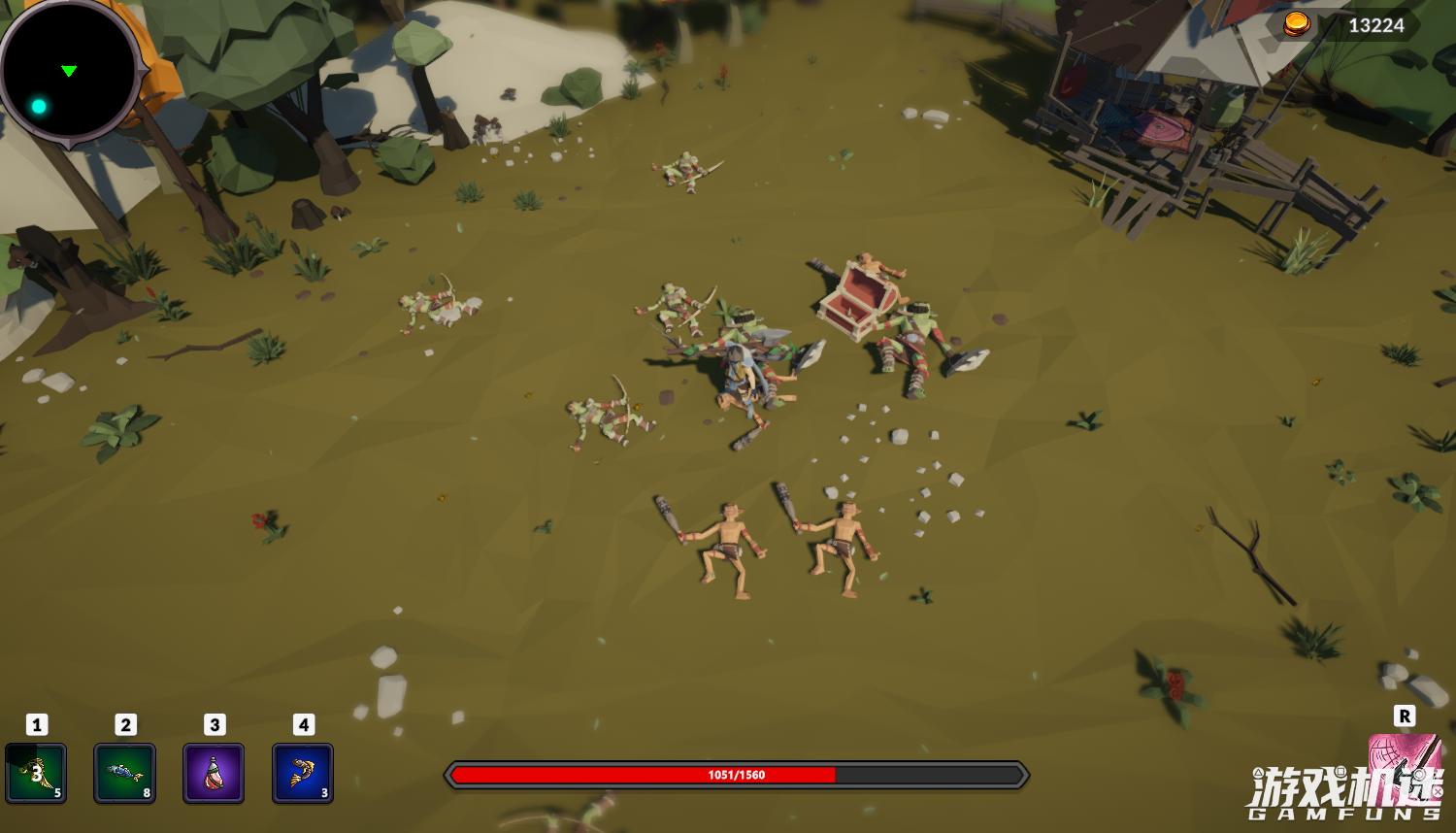The width and height of the screenshot is (1456, 833).
Task: Click the health bar showing 1051/1560
Action: [x=736, y=775]
